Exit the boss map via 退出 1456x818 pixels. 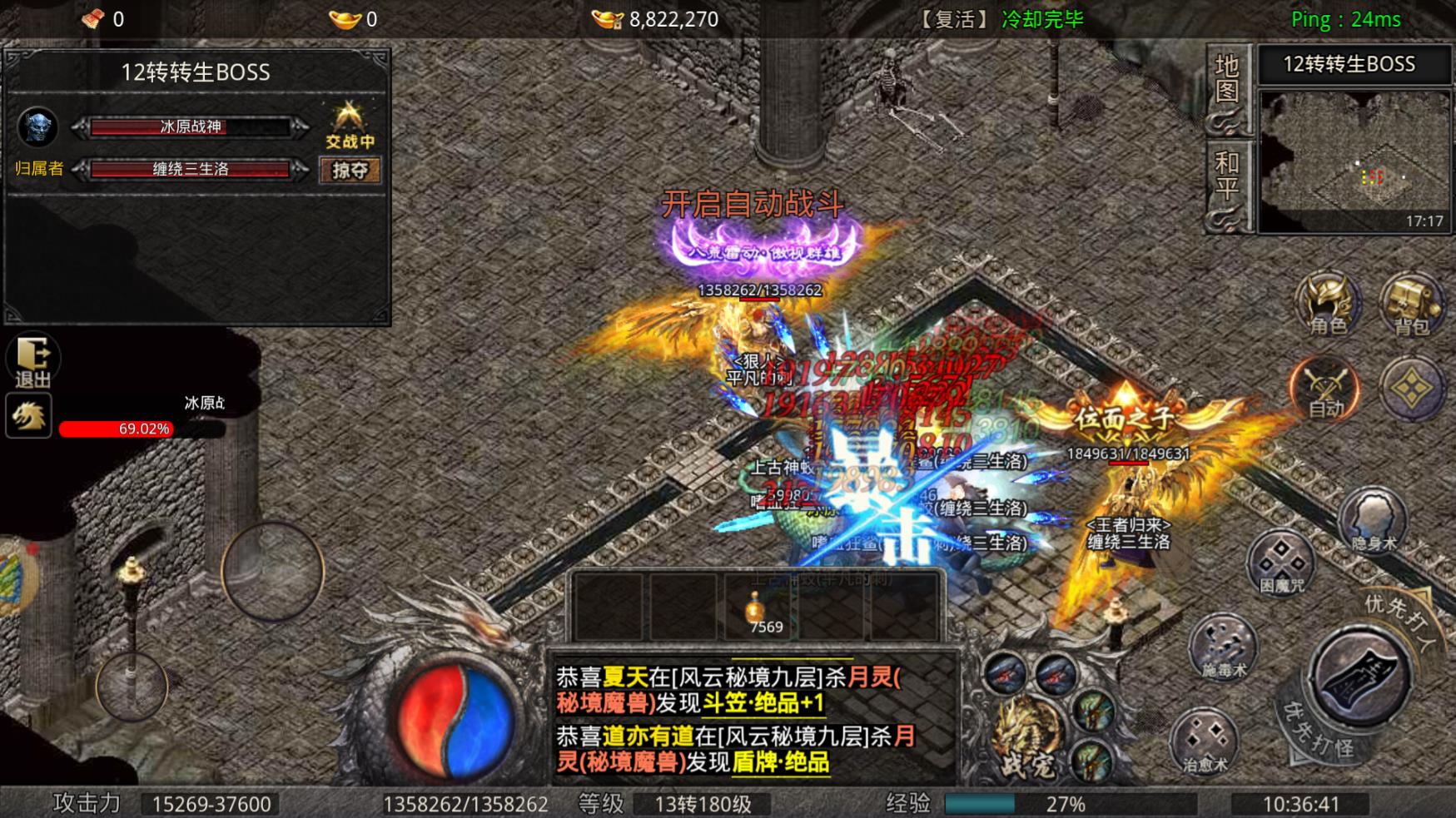point(32,361)
